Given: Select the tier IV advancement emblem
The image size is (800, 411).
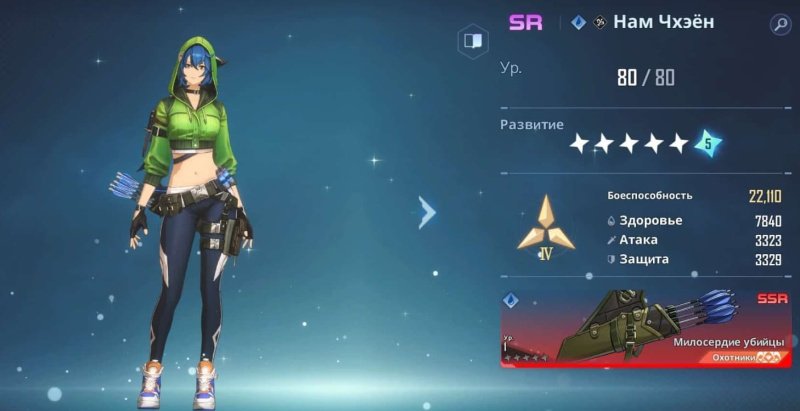Looking at the screenshot, I should 546,229.
